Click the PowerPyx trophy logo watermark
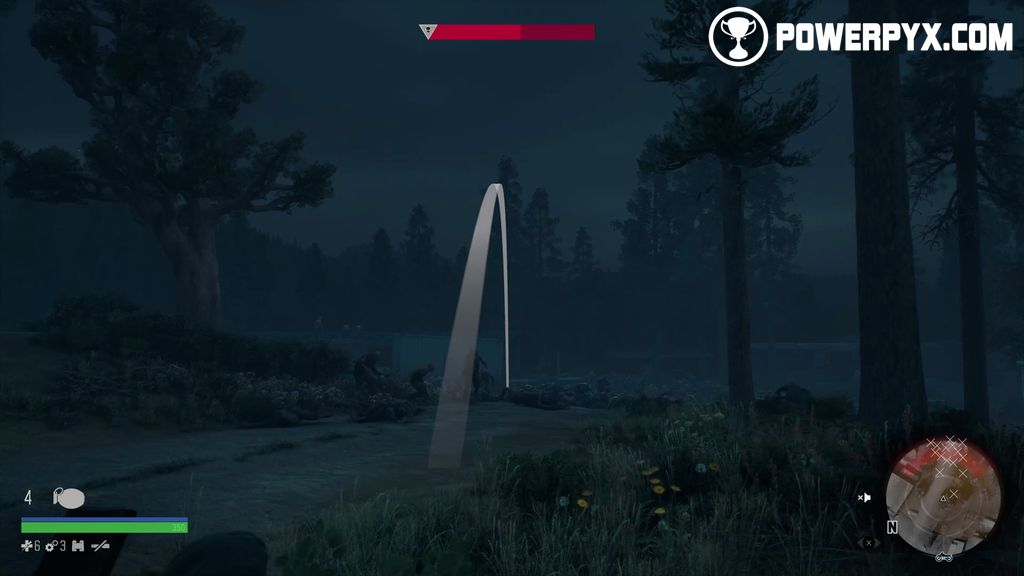The image size is (1024, 576). point(738,37)
